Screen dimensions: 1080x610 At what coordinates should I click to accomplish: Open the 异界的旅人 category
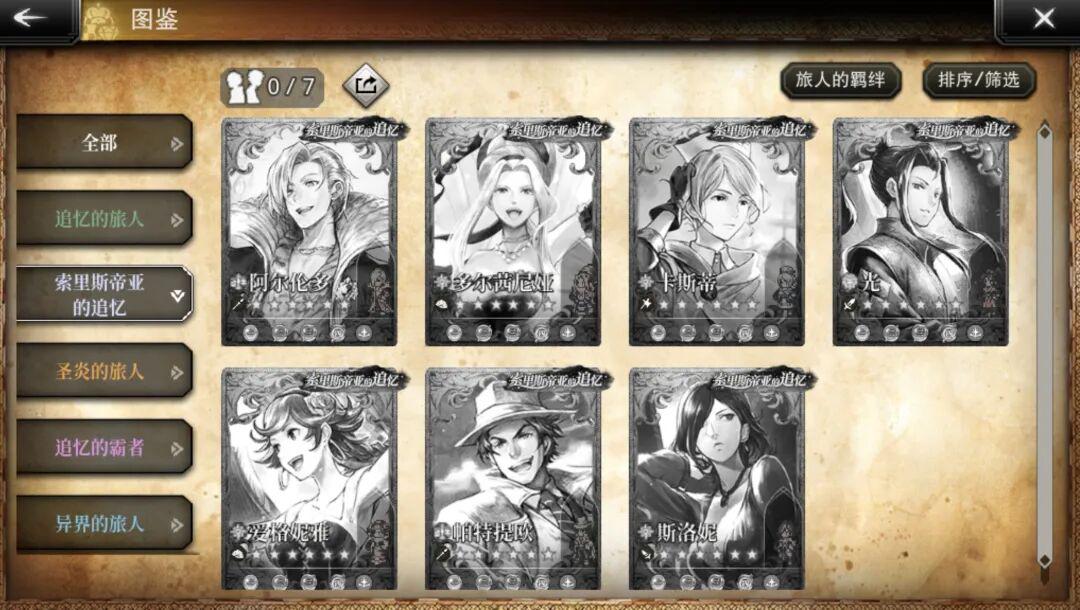coord(104,523)
